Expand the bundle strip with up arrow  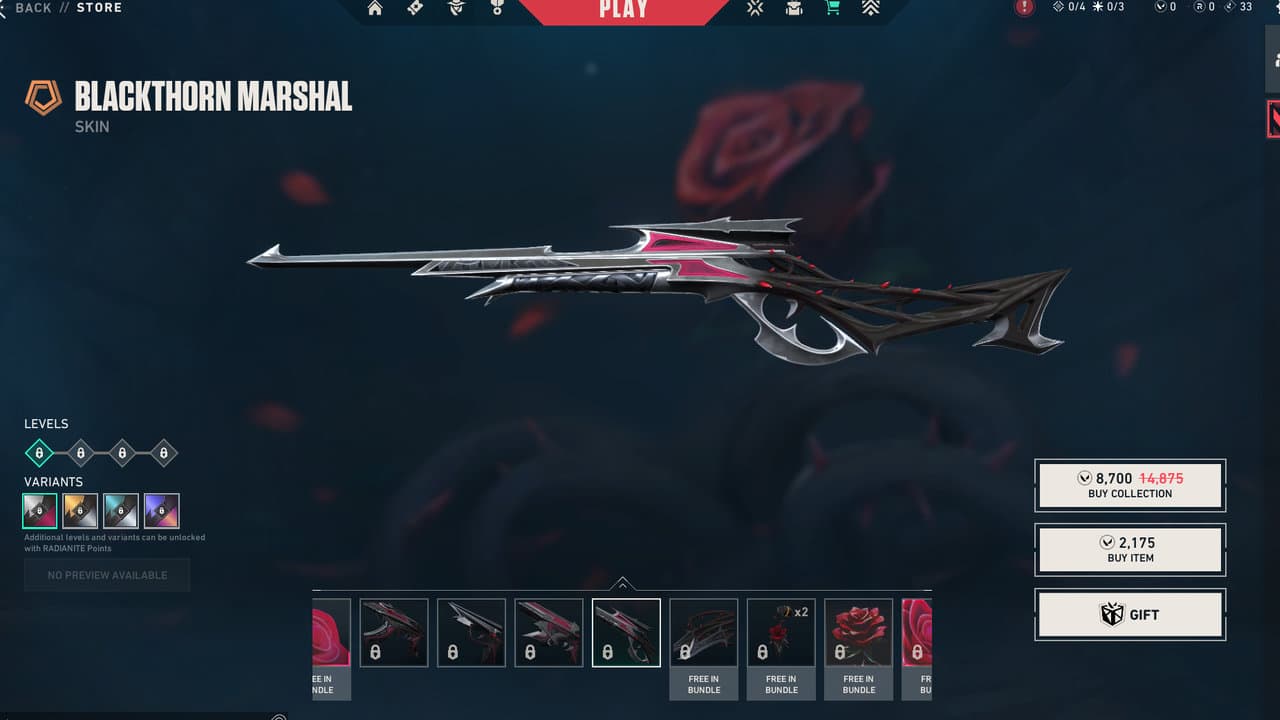pos(622,583)
